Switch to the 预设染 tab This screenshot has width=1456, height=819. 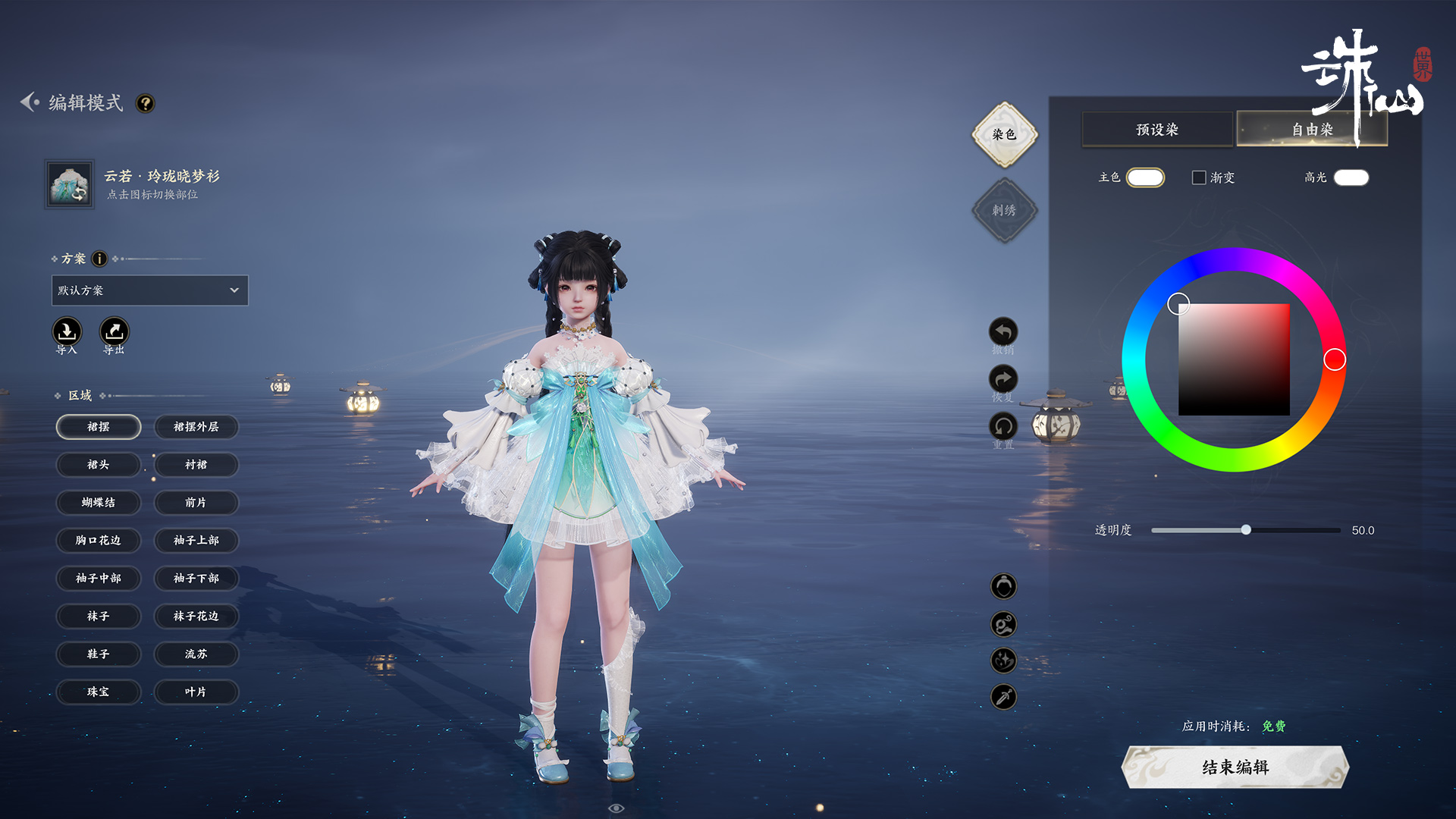[1156, 130]
